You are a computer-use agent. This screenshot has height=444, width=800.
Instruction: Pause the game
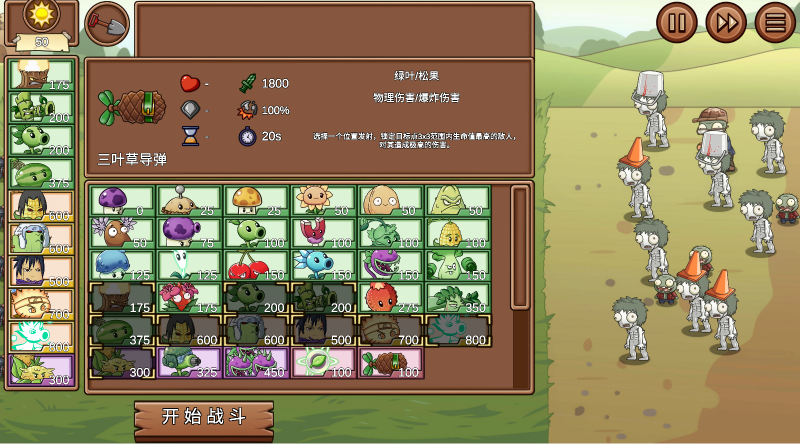coord(677,22)
